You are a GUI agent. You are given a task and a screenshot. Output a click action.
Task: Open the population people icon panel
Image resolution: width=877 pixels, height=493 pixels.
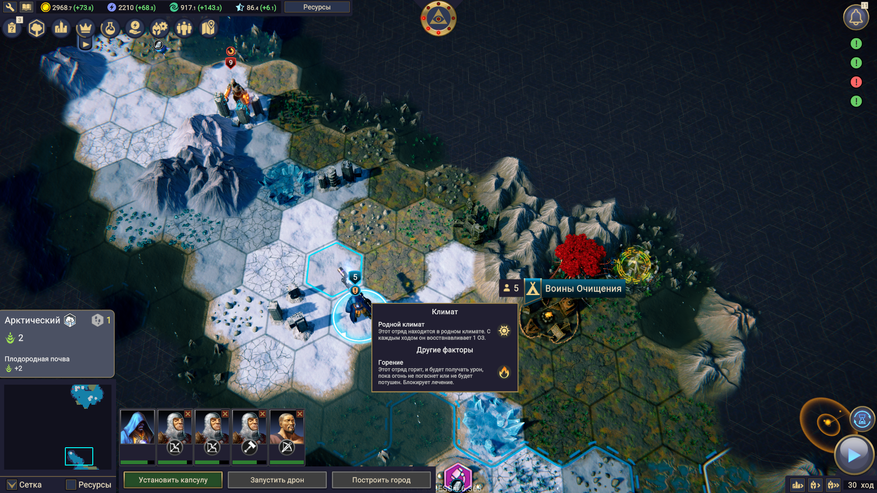pos(183,28)
